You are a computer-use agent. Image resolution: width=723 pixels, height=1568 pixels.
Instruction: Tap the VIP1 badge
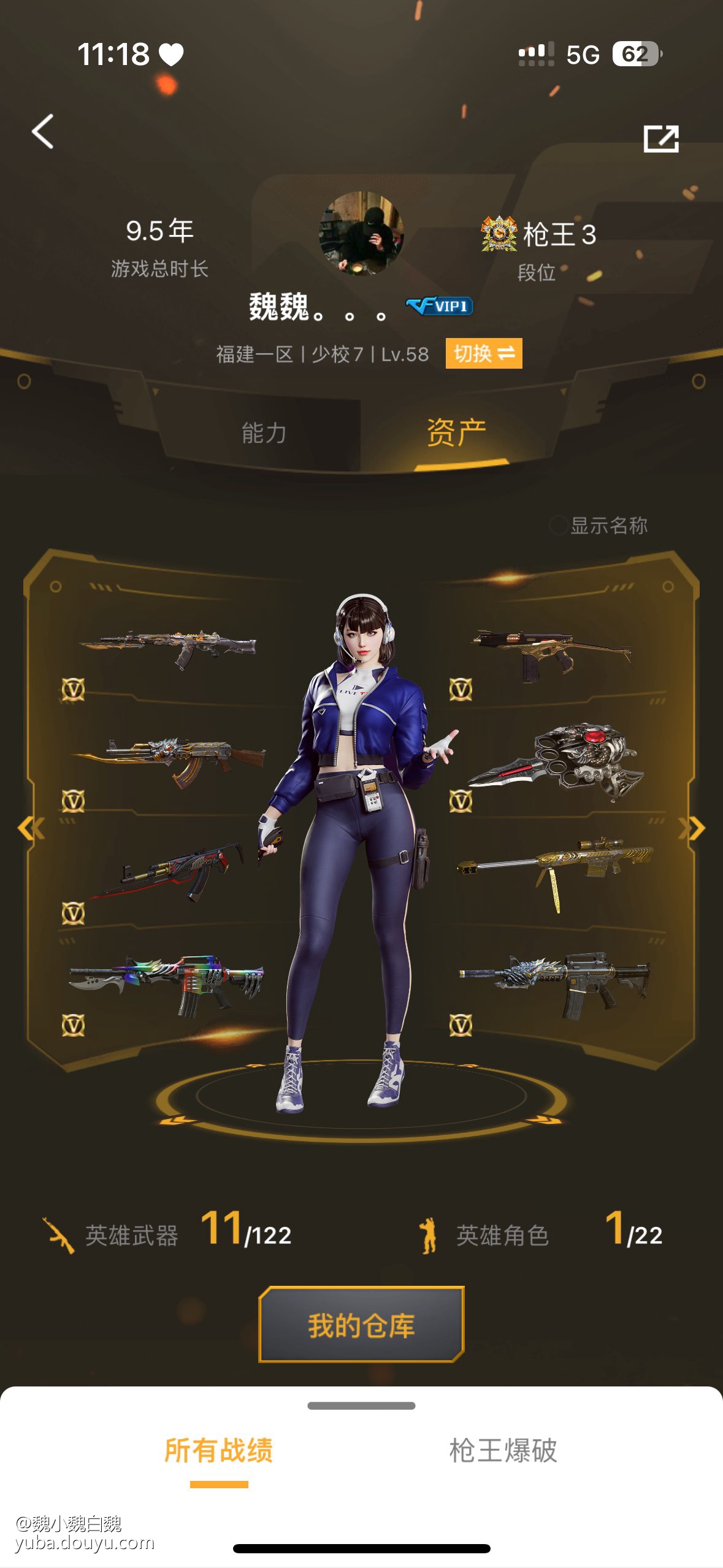point(439,306)
